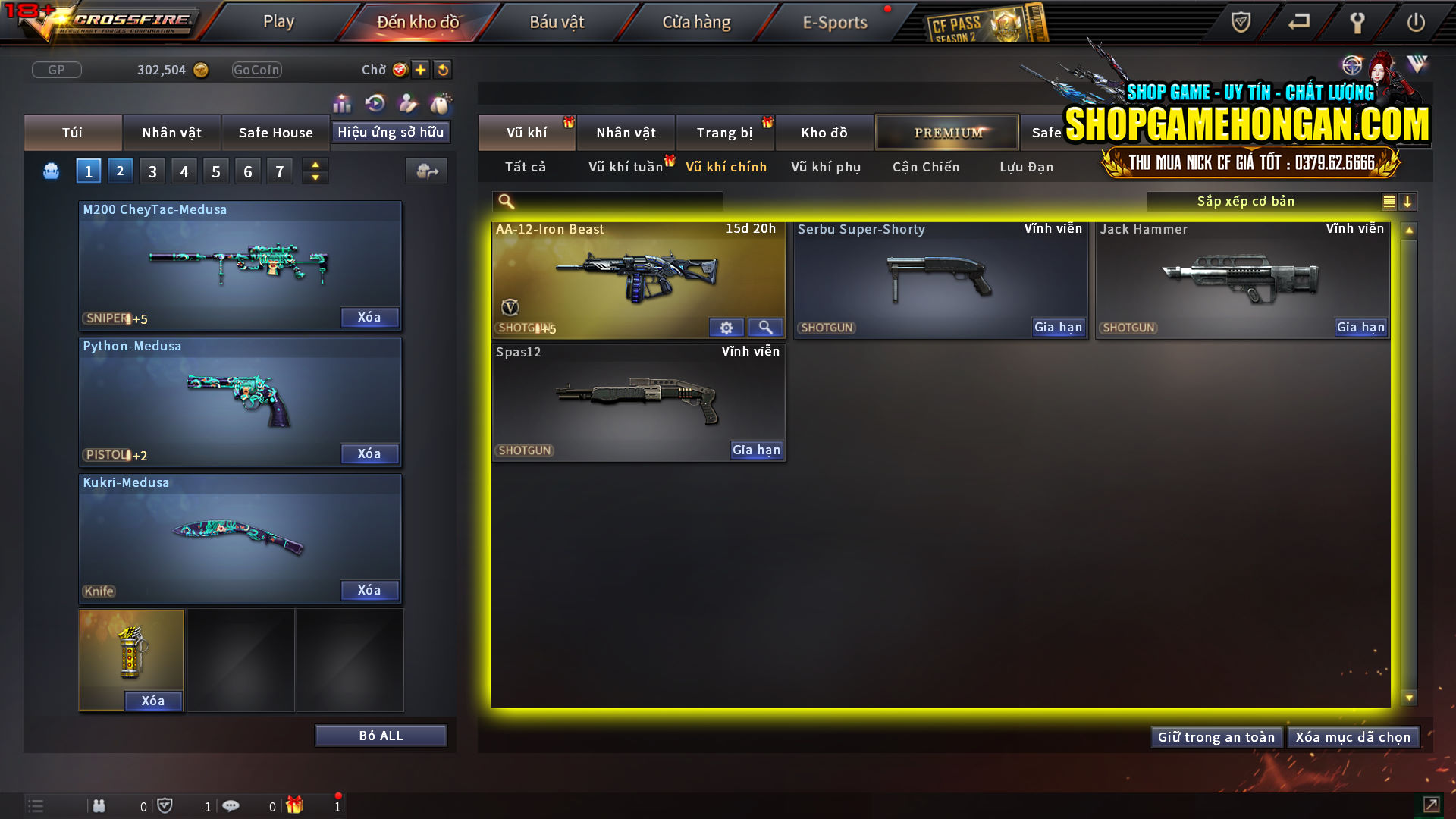The height and width of the screenshot is (819, 1456).
Task: Enable the Hiệu ứng sở hữu tab
Action: tap(391, 132)
